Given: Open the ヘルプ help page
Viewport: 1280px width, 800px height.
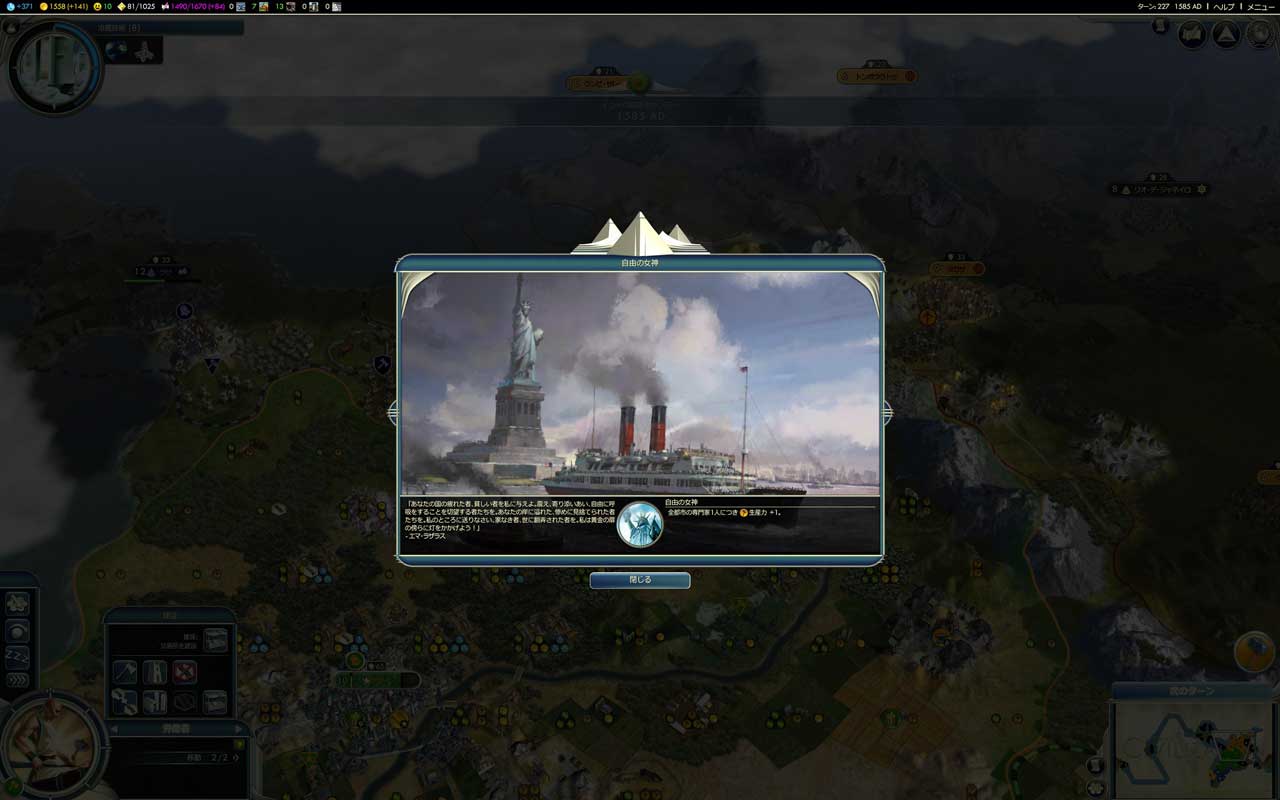Looking at the screenshot, I should coord(1224,6).
